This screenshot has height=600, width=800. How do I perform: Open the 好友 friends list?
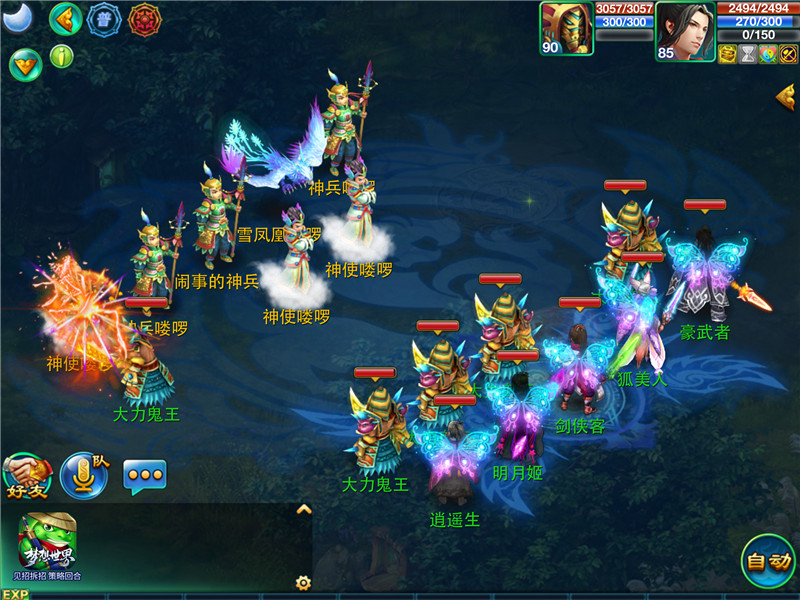(x=27, y=476)
